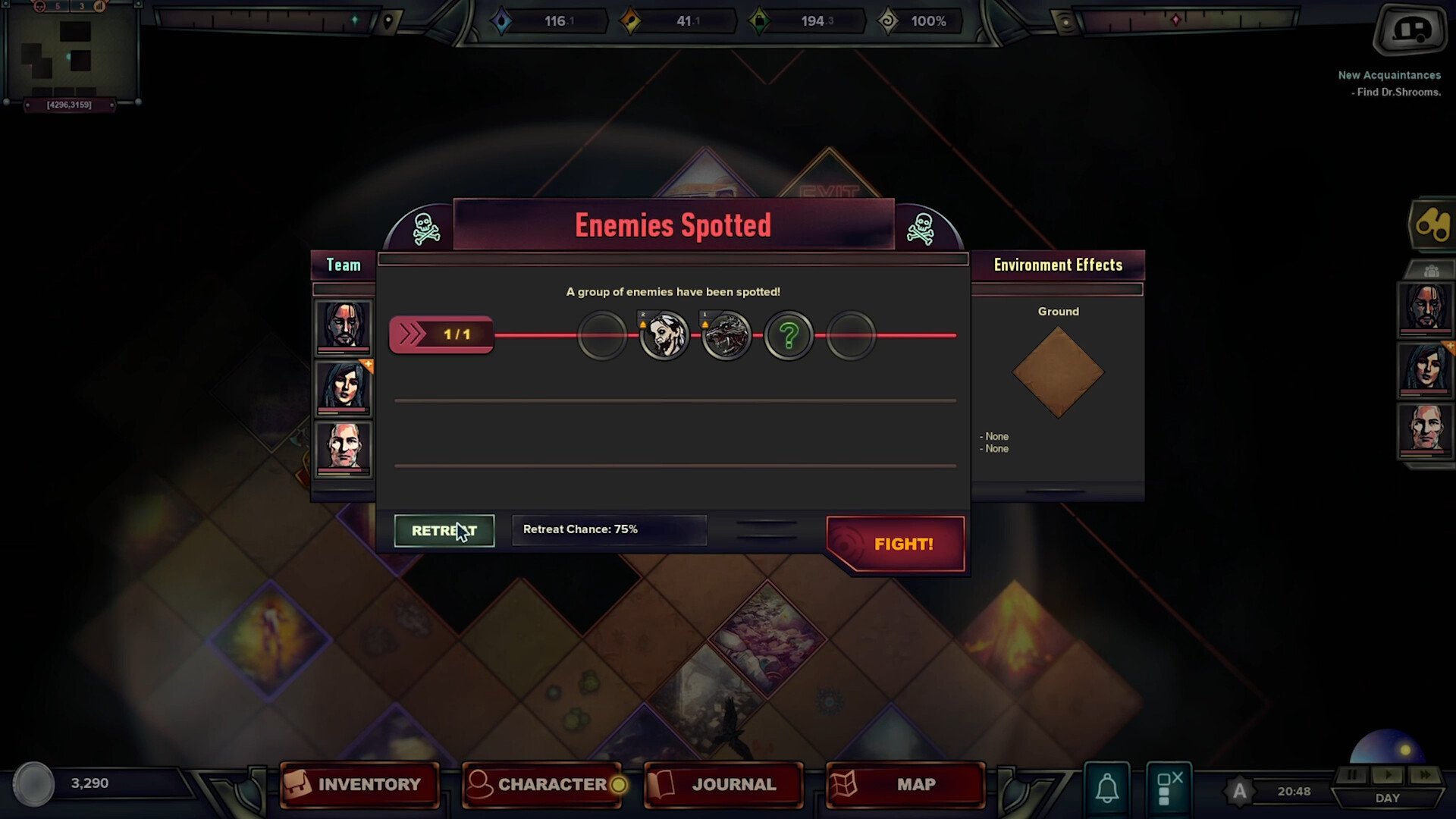
Task: Retreat from the spotted enemies
Action: coord(444,531)
